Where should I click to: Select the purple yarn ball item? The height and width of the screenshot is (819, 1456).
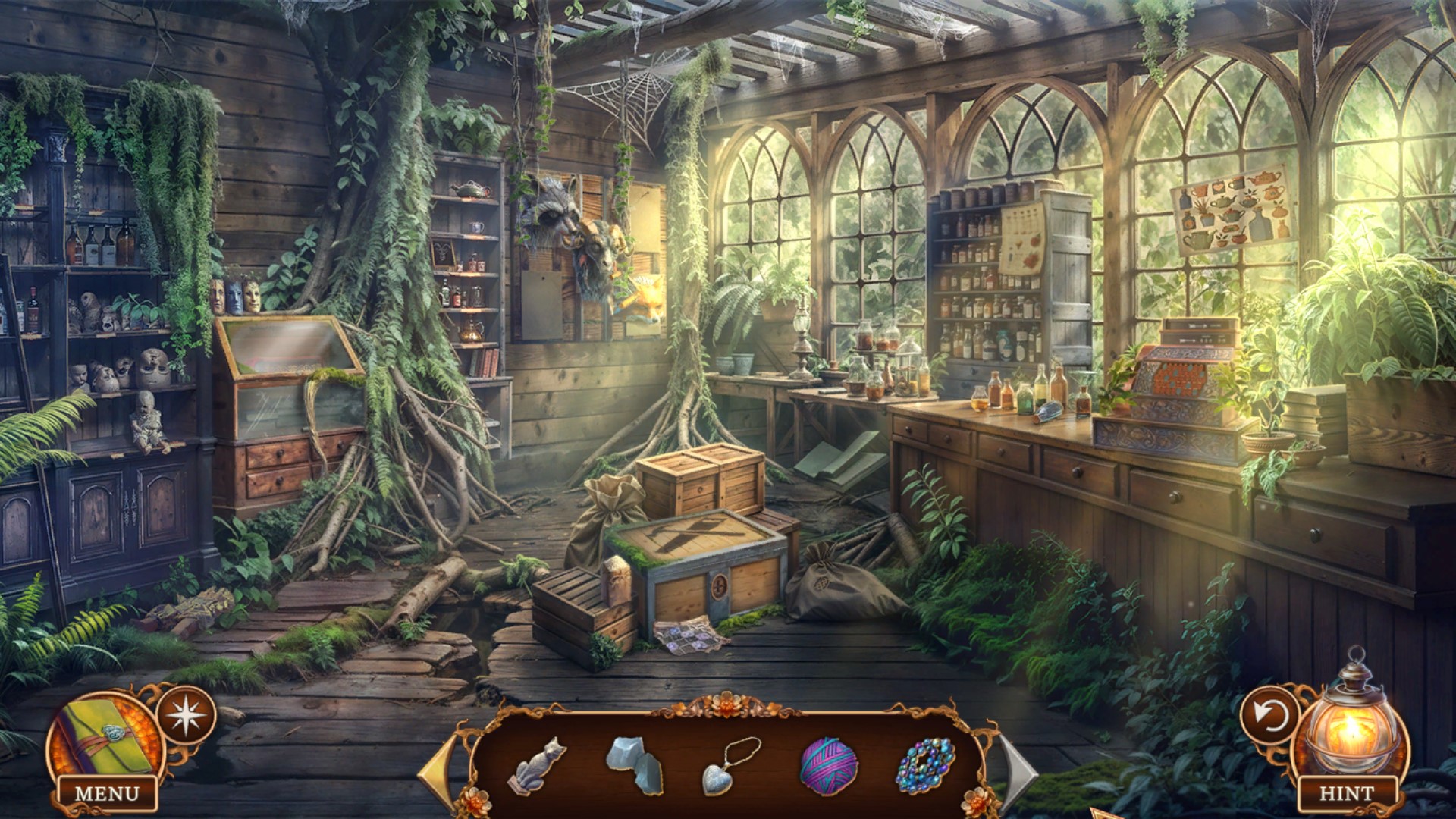click(x=828, y=766)
